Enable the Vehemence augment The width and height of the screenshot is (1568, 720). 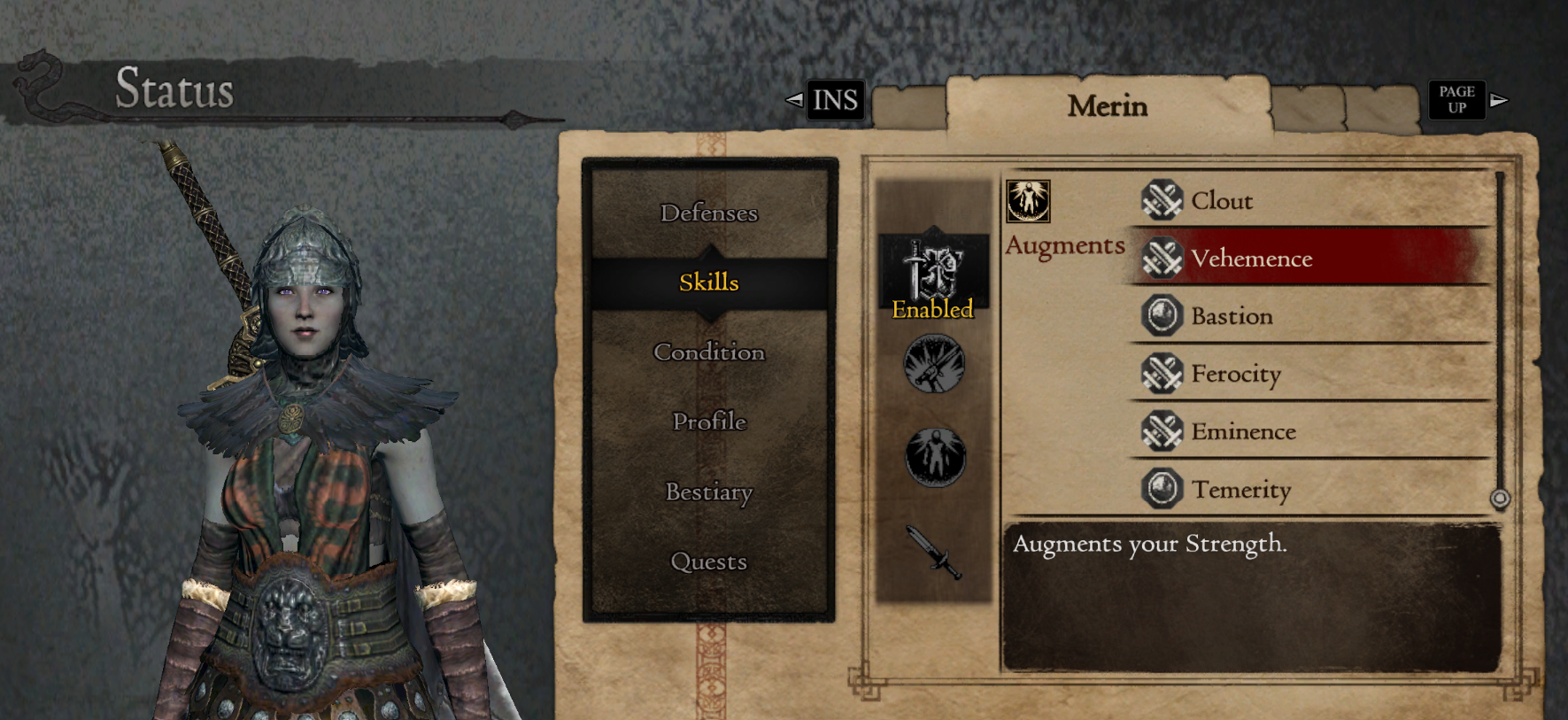(x=1253, y=259)
